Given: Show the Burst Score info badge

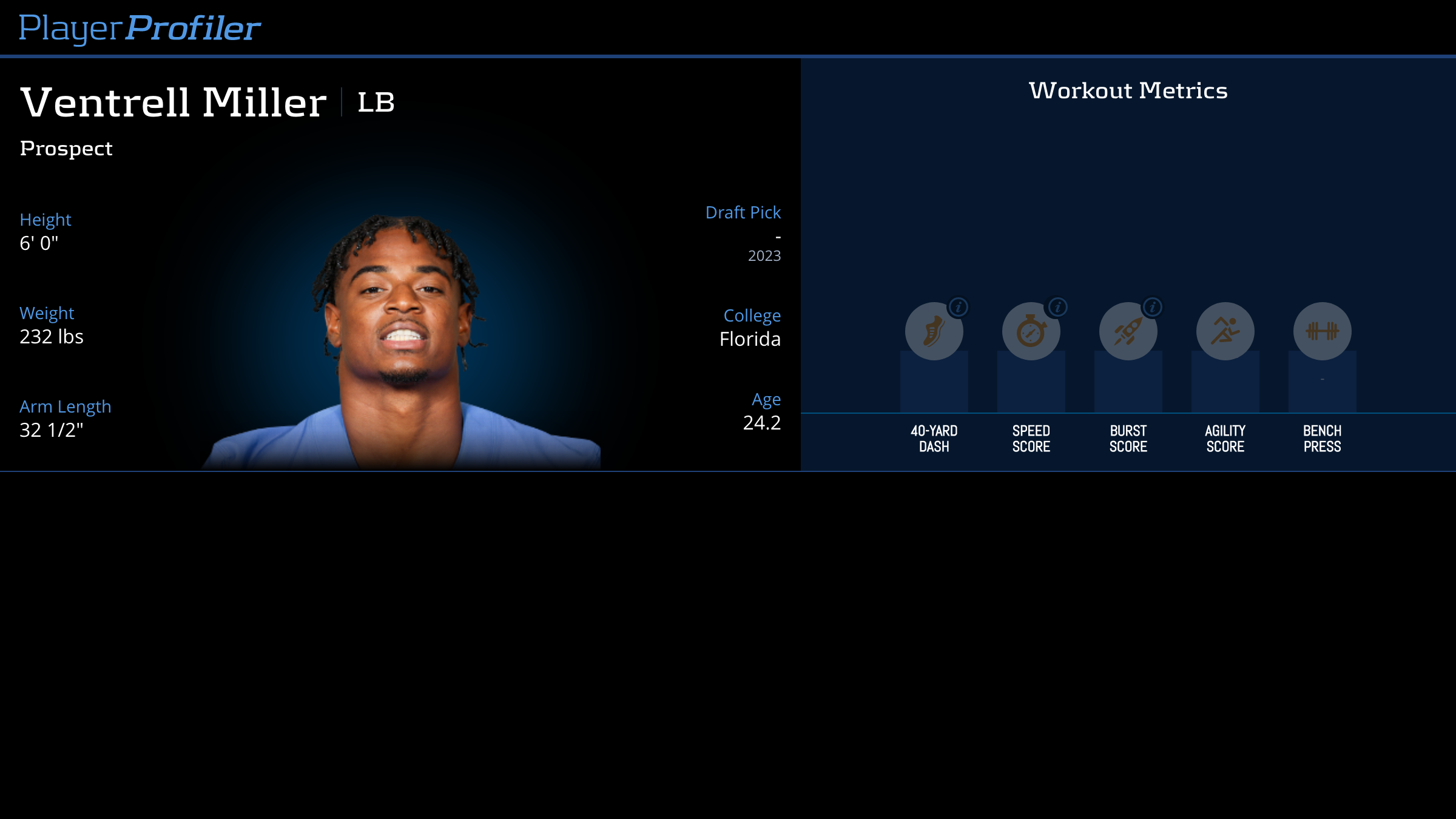Looking at the screenshot, I should pyautogui.click(x=1153, y=307).
